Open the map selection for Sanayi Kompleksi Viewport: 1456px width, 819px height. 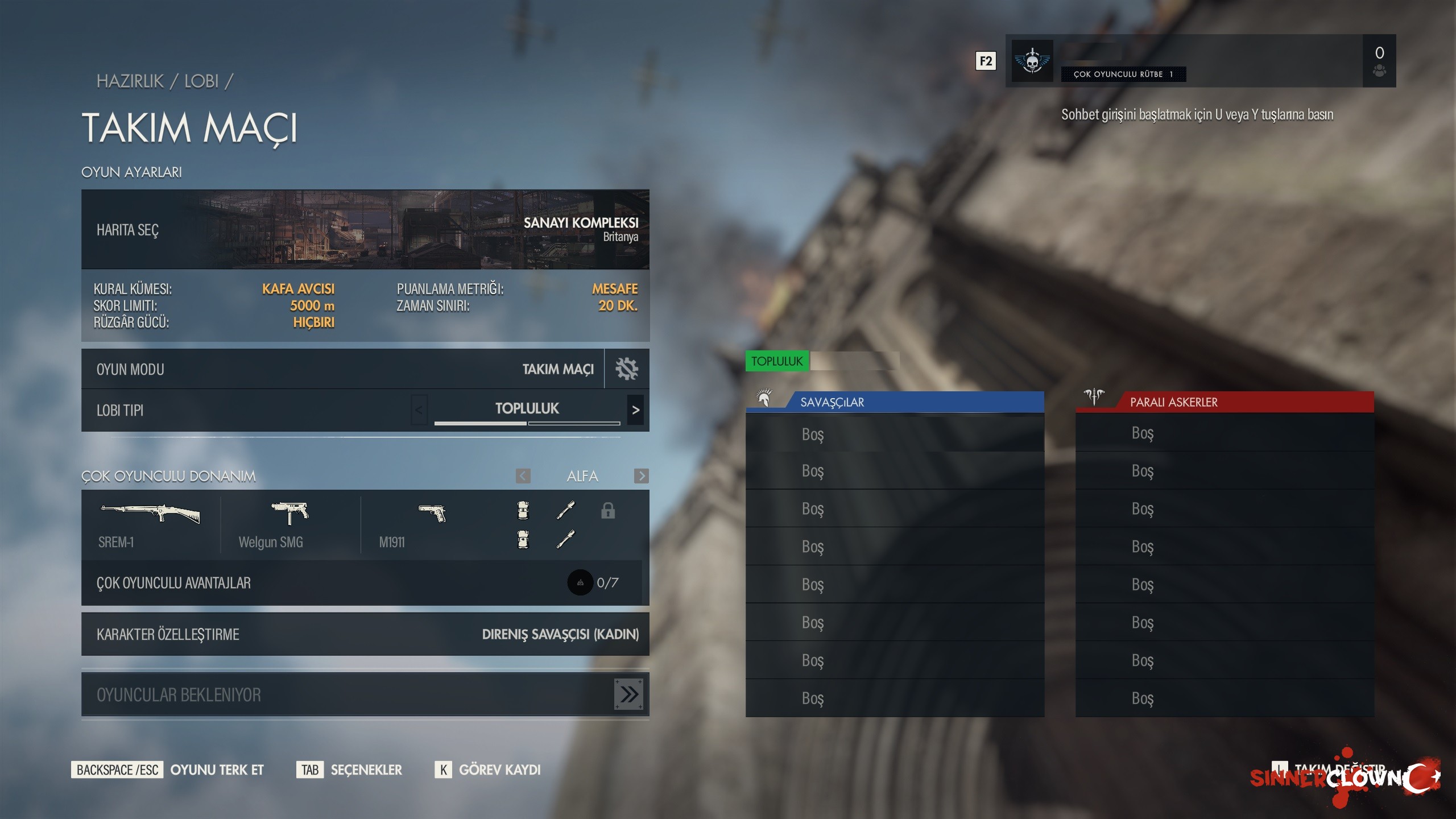click(x=365, y=230)
